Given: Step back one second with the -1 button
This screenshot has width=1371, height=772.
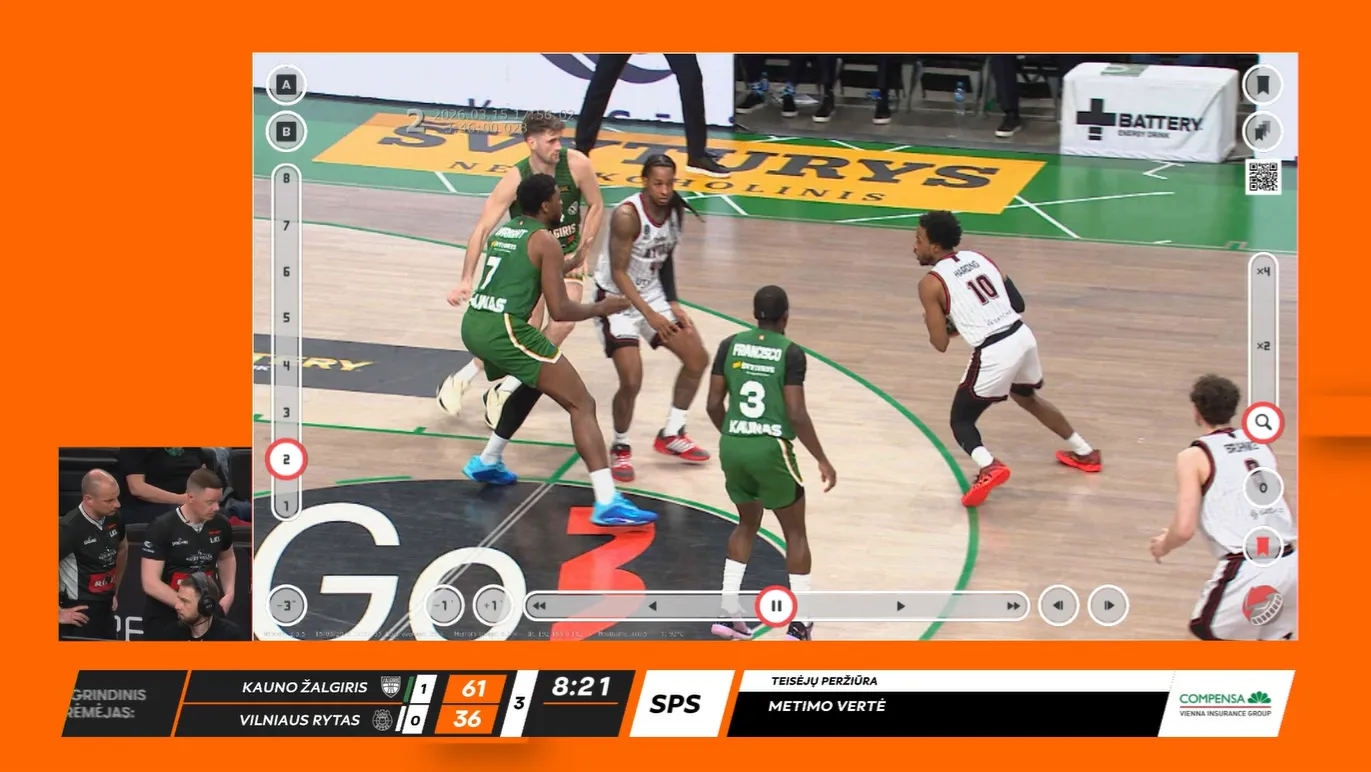Looking at the screenshot, I should [x=444, y=606].
